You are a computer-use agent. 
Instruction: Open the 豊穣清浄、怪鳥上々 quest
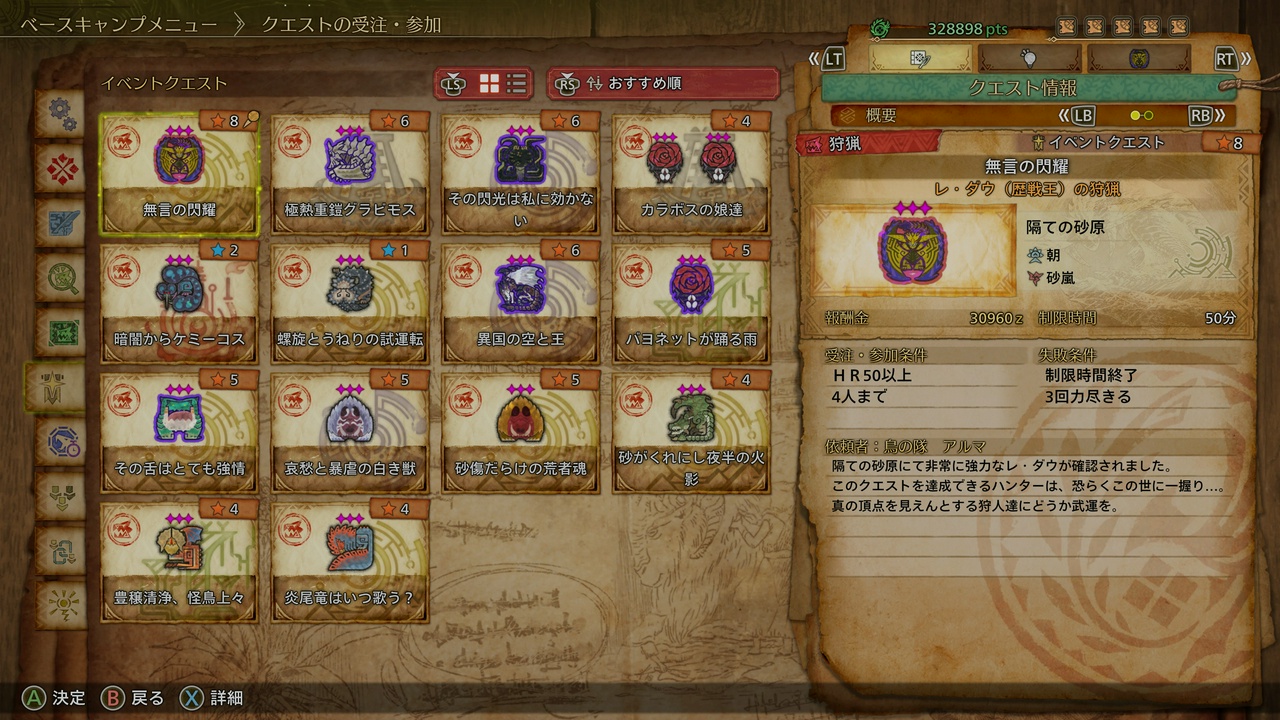pos(179,561)
